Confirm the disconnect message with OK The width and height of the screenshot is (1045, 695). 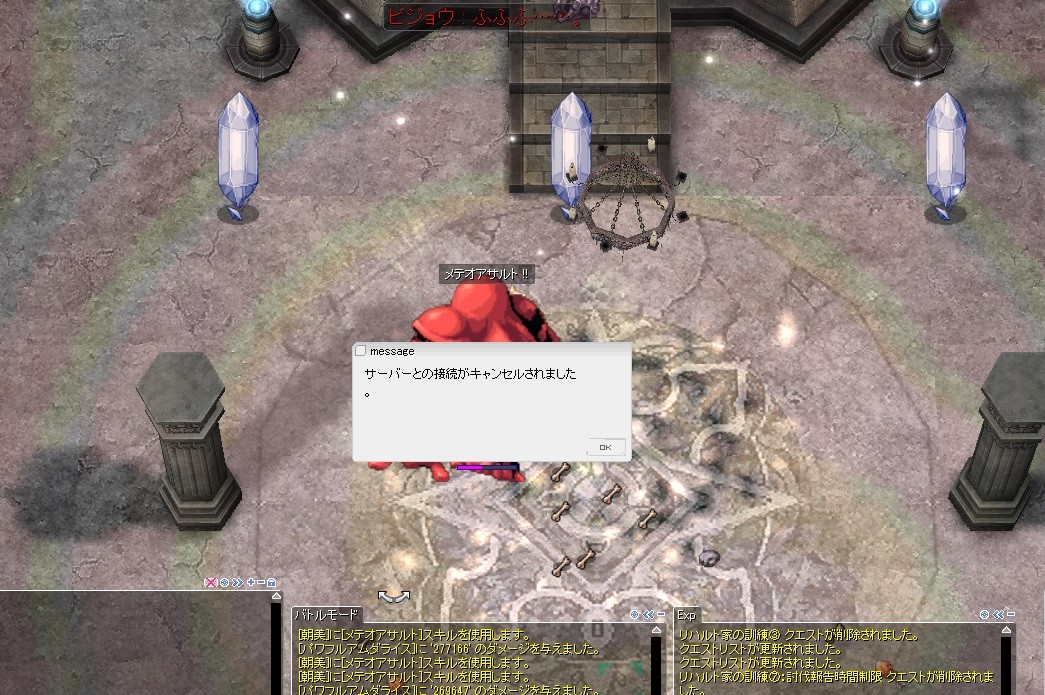605,447
